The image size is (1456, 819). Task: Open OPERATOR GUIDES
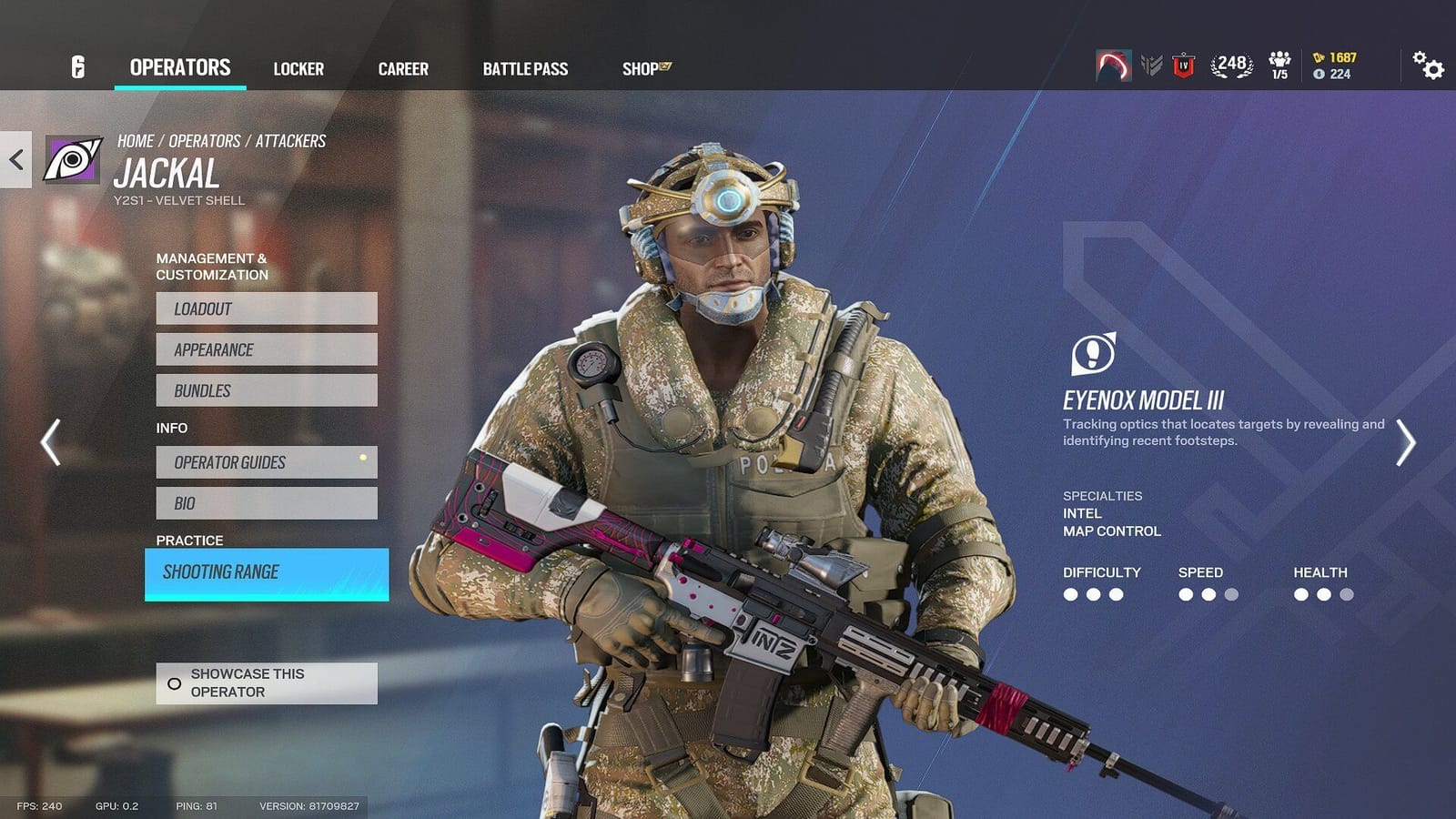[266, 462]
